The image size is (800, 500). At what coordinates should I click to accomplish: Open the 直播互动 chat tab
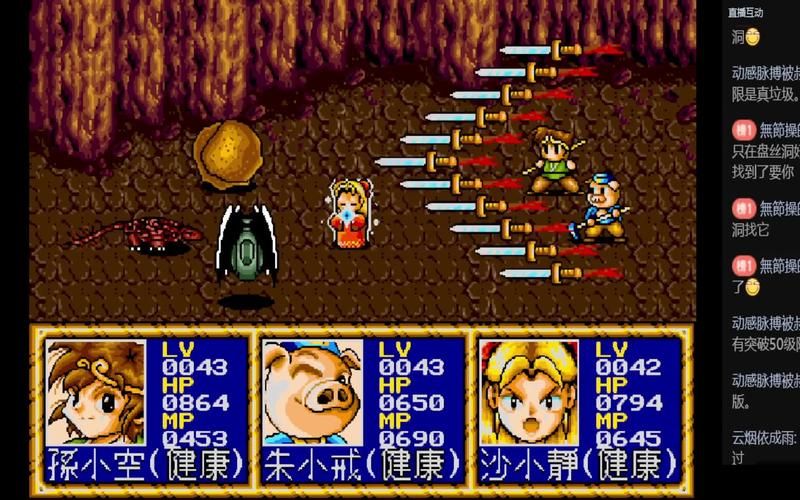pos(746,13)
